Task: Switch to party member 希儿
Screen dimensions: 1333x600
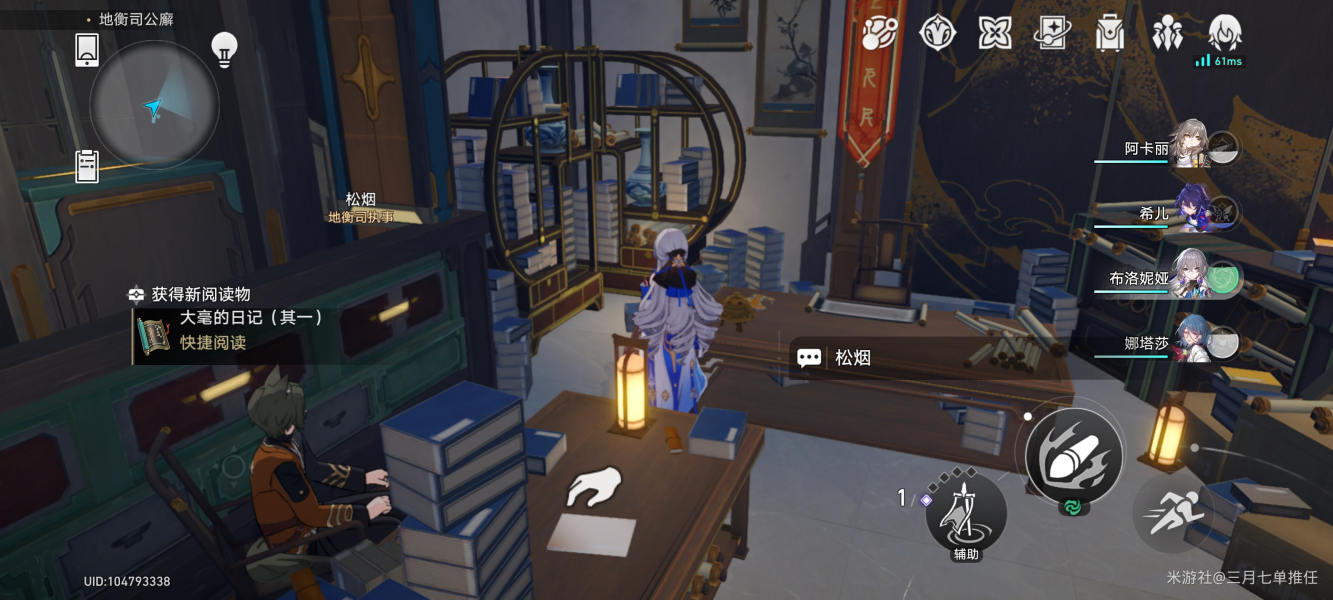Action: click(1190, 212)
